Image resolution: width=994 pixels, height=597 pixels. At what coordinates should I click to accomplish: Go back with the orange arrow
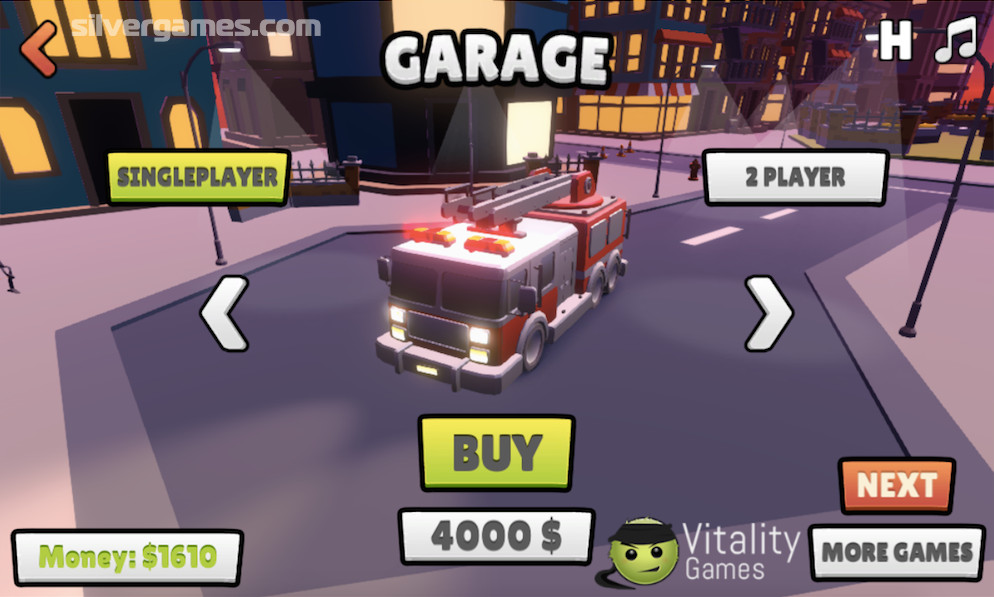(38, 47)
